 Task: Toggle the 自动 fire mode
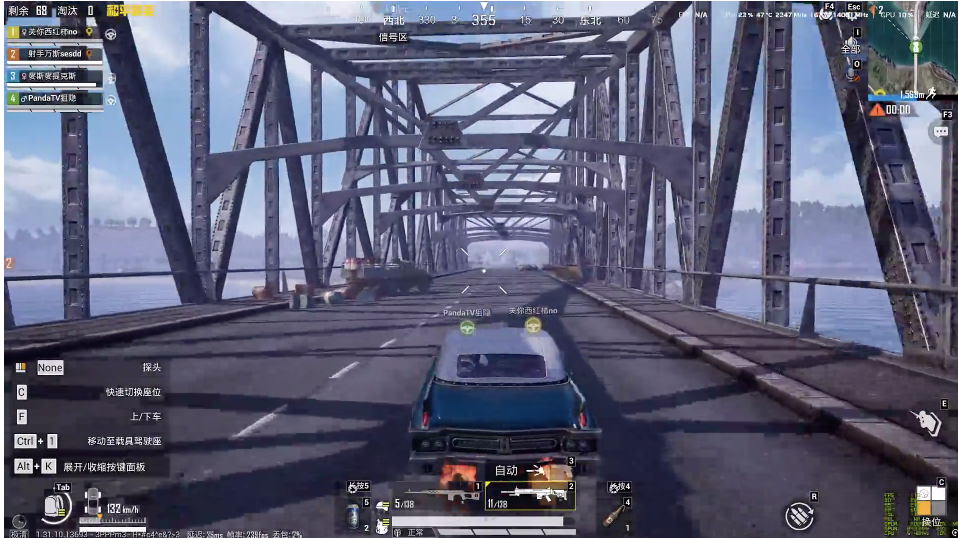tap(506, 470)
